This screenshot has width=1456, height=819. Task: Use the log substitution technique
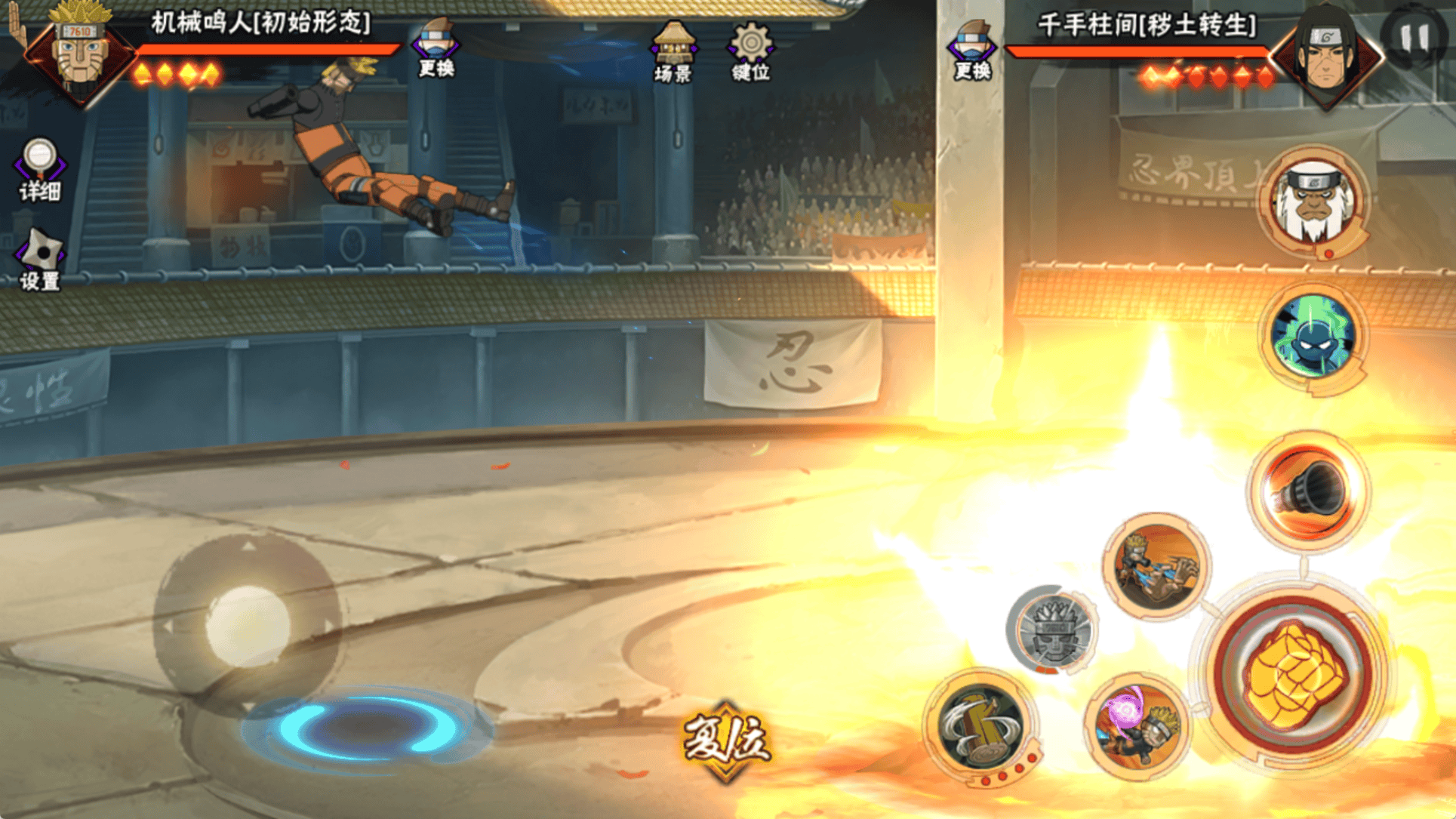[x=980, y=725]
